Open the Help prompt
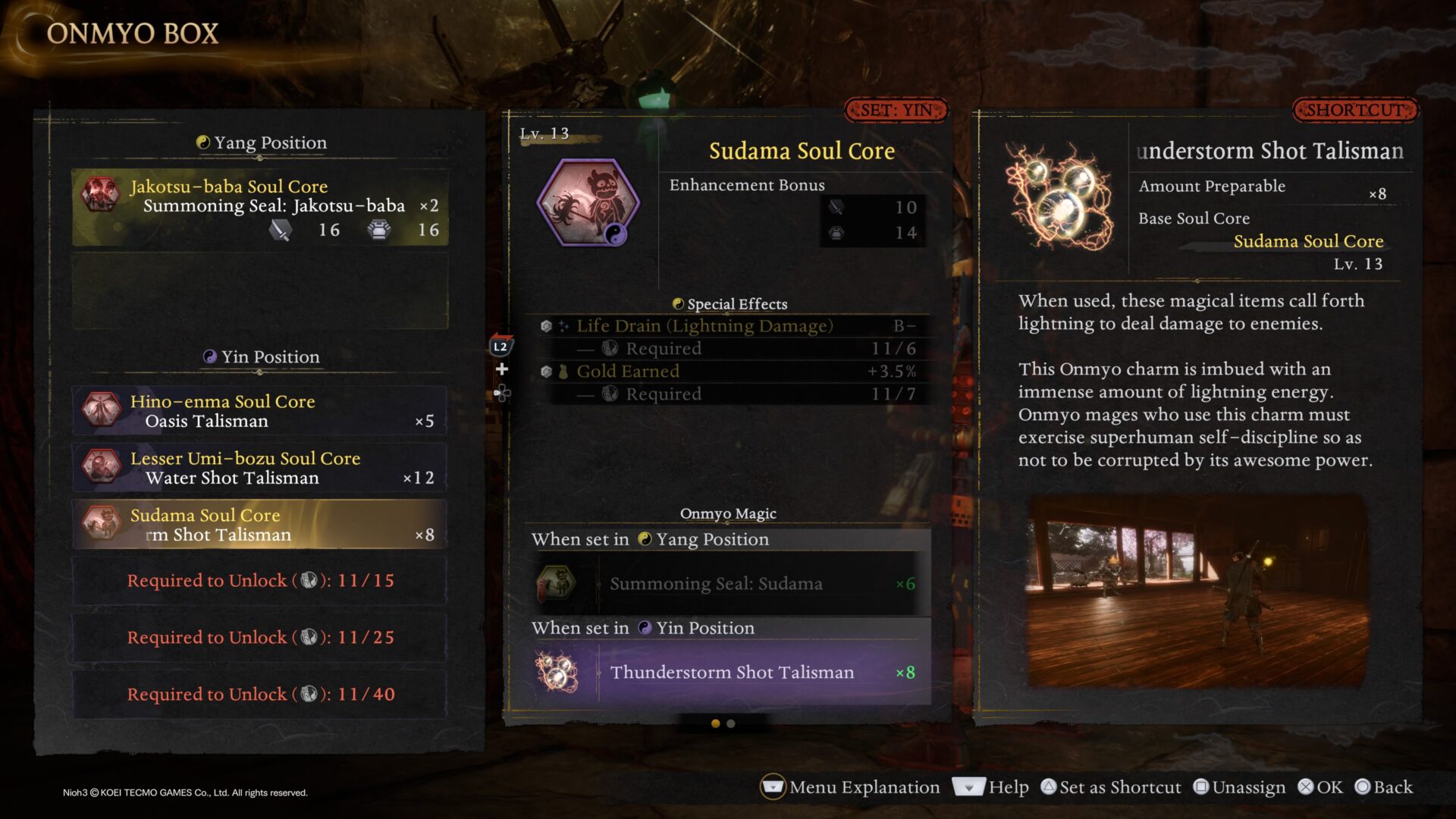The width and height of the screenshot is (1456, 819). 991,787
